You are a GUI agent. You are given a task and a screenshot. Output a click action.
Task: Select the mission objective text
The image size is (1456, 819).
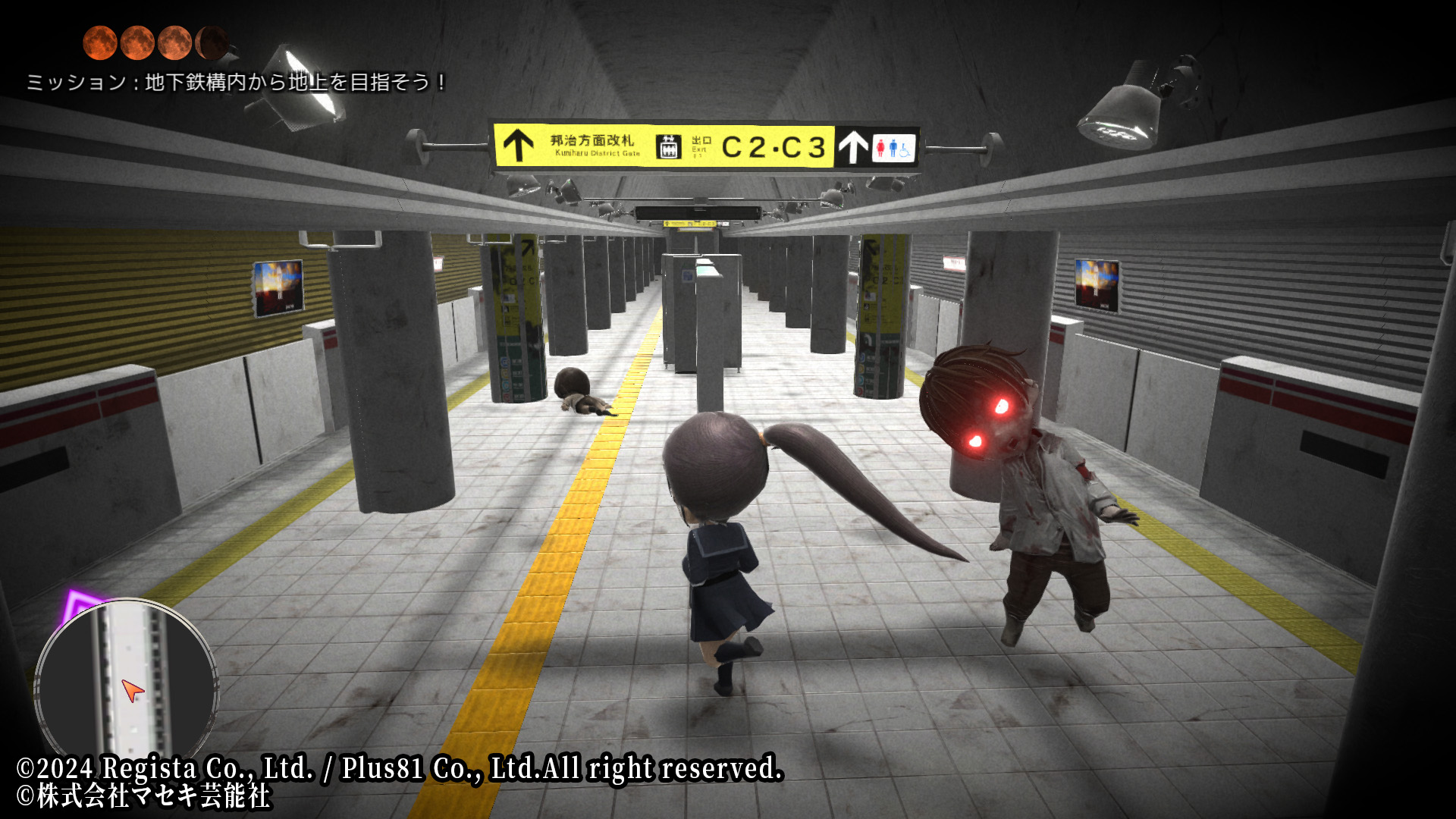237,82
